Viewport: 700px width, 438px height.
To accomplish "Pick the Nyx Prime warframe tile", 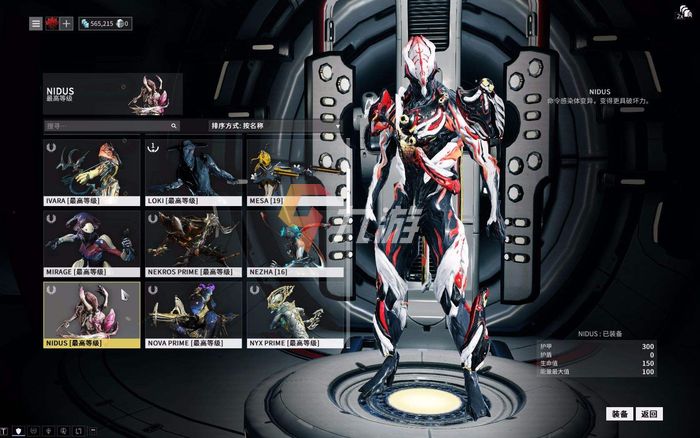I will [x=294, y=313].
